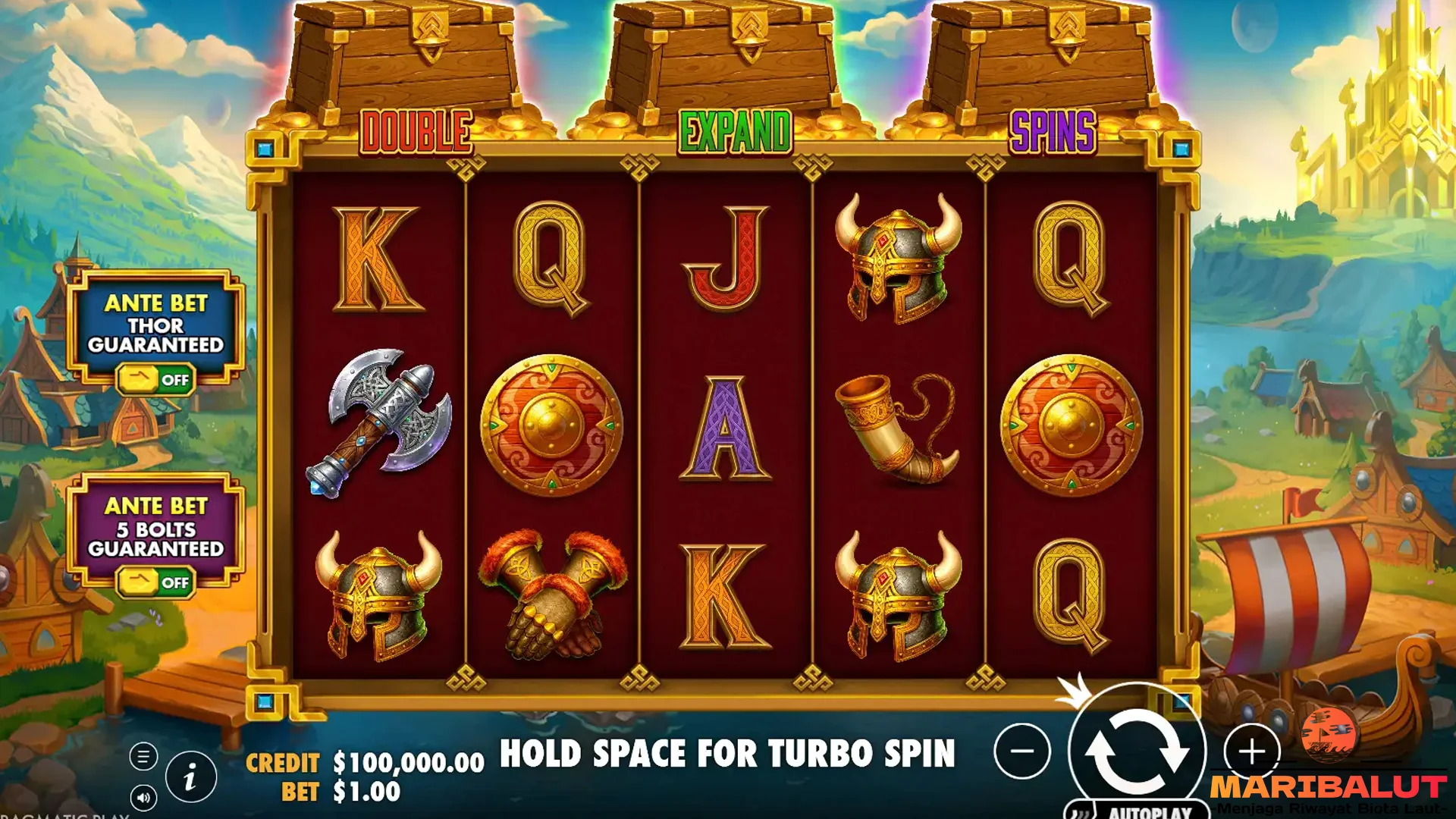Image resolution: width=1456 pixels, height=819 pixels.
Task: Open the game info page
Action: (190, 777)
